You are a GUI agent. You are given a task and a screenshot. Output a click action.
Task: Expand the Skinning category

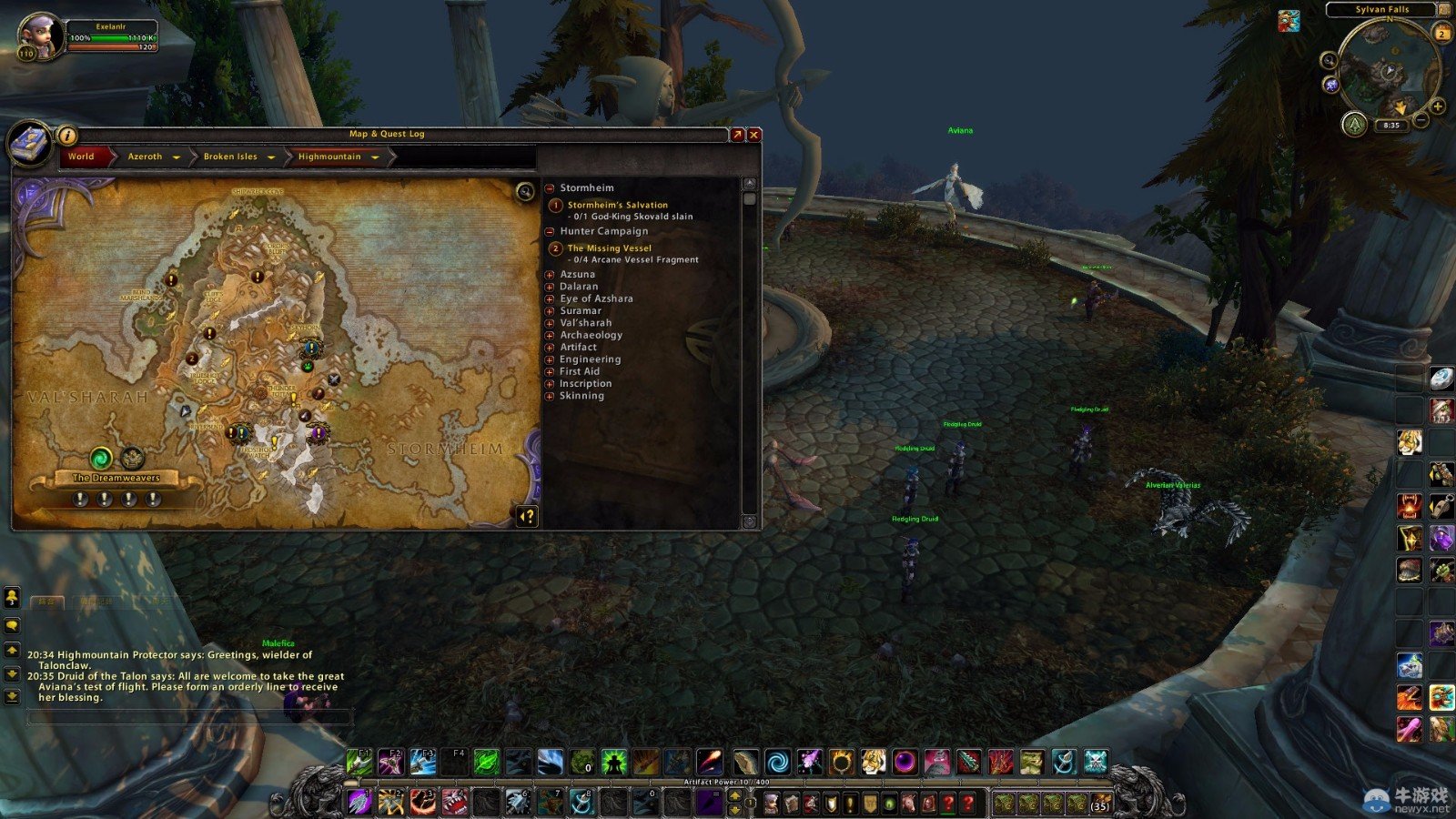547,396
